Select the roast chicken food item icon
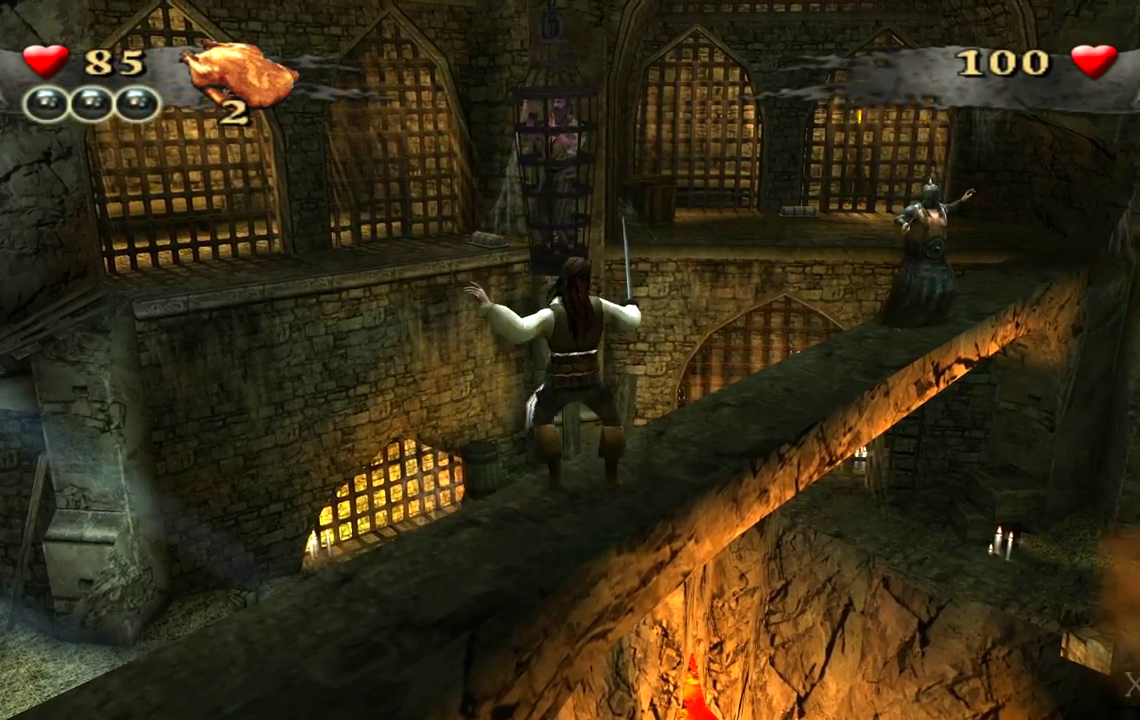Image resolution: width=1140 pixels, height=720 pixels. [x=238, y=72]
